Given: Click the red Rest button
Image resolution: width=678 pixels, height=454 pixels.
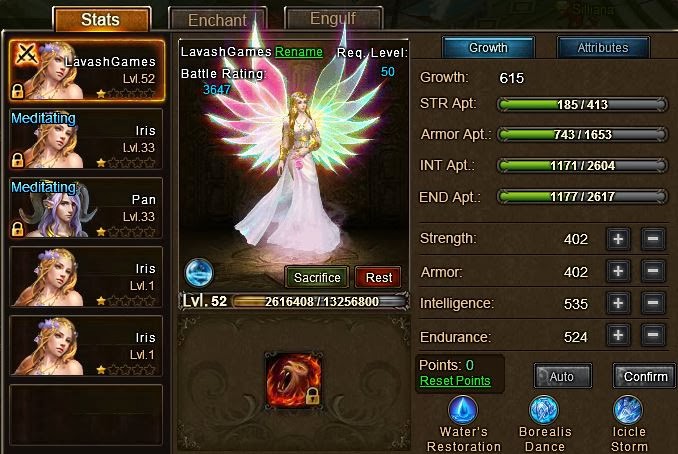Looking at the screenshot, I should [x=379, y=277].
